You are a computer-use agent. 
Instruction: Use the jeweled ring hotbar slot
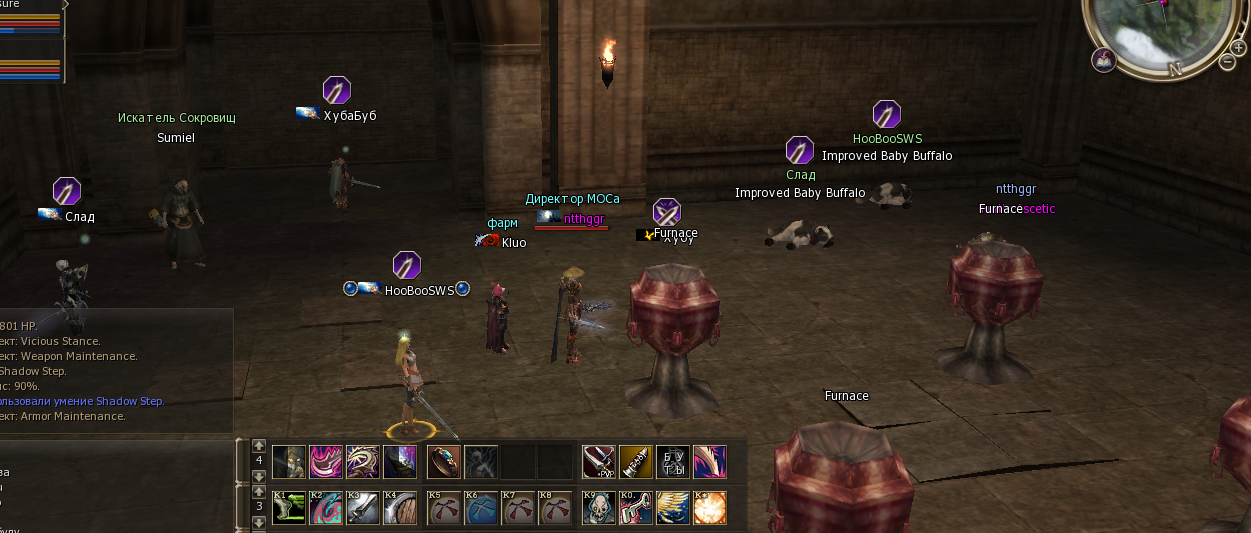(x=444, y=462)
